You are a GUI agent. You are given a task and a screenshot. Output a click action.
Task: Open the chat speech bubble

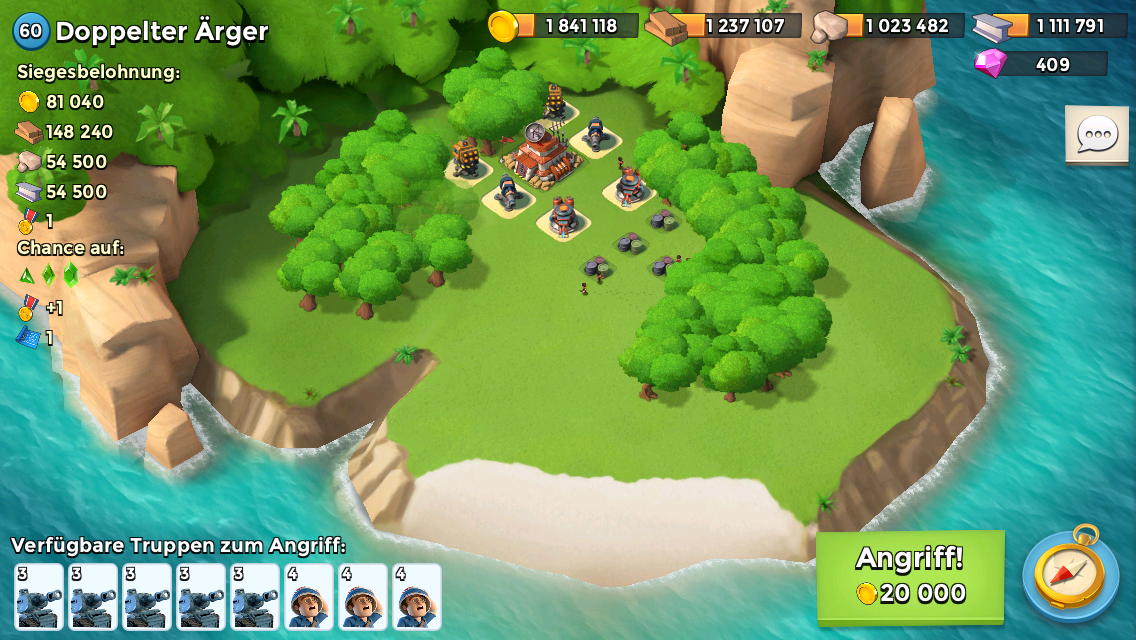[1096, 134]
